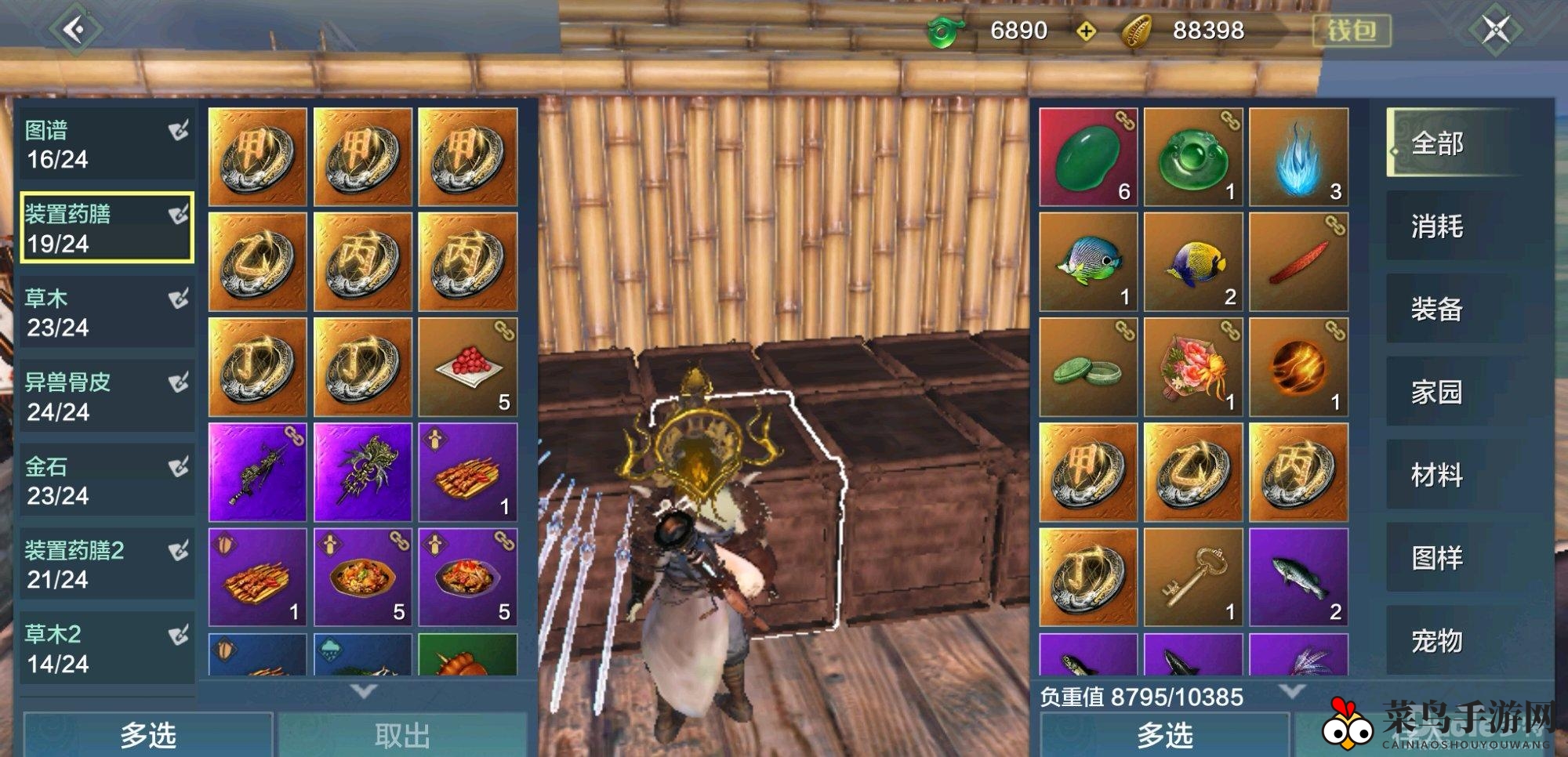
Task: Filter the bag by 消耗 consumables
Action: tap(1452, 226)
